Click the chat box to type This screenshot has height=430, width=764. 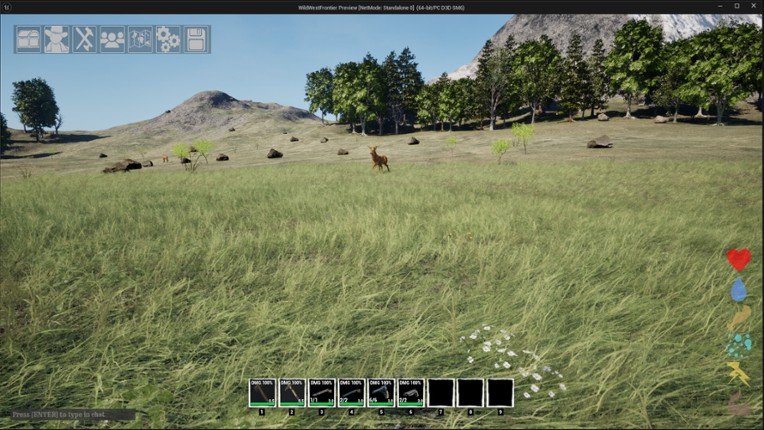(72, 414)
